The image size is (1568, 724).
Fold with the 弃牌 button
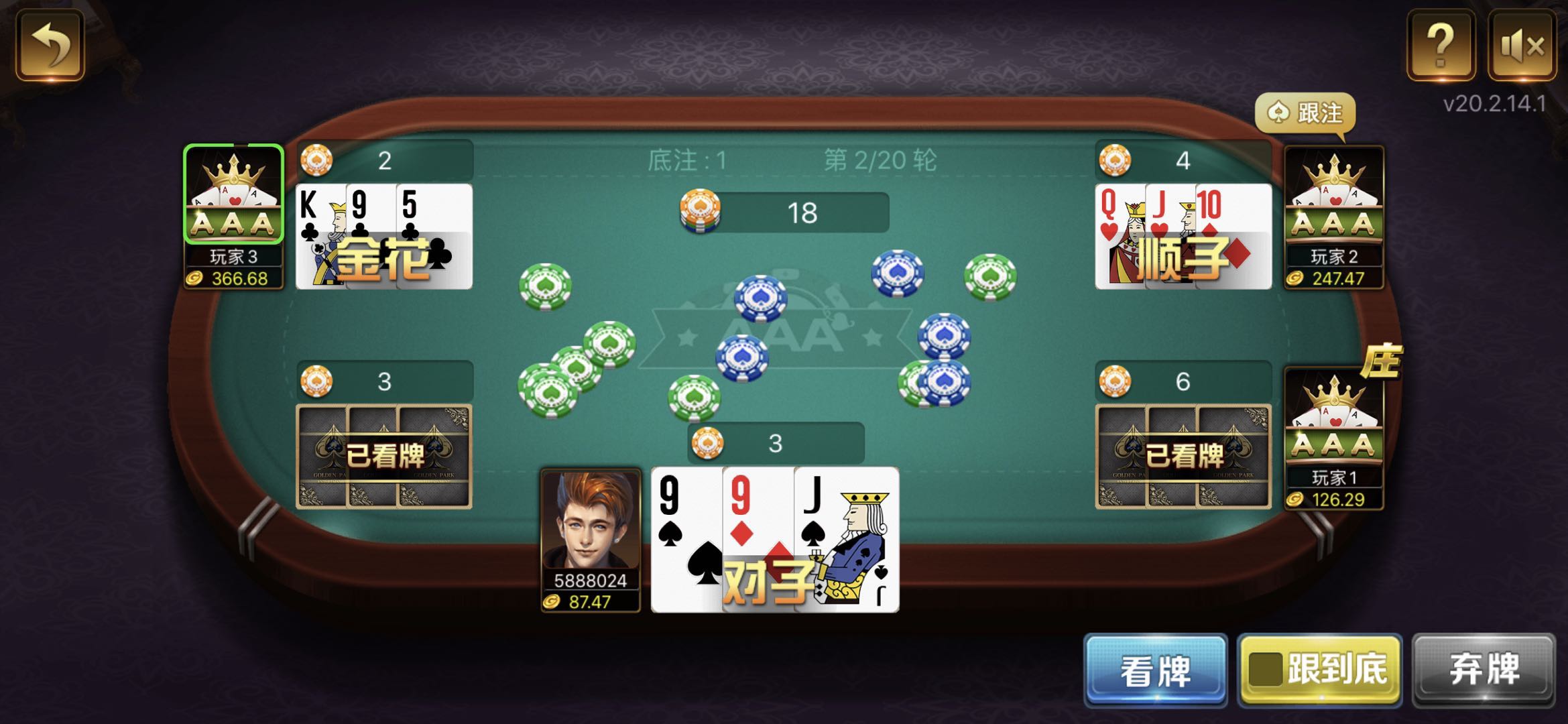click(x=1484, y=670)
